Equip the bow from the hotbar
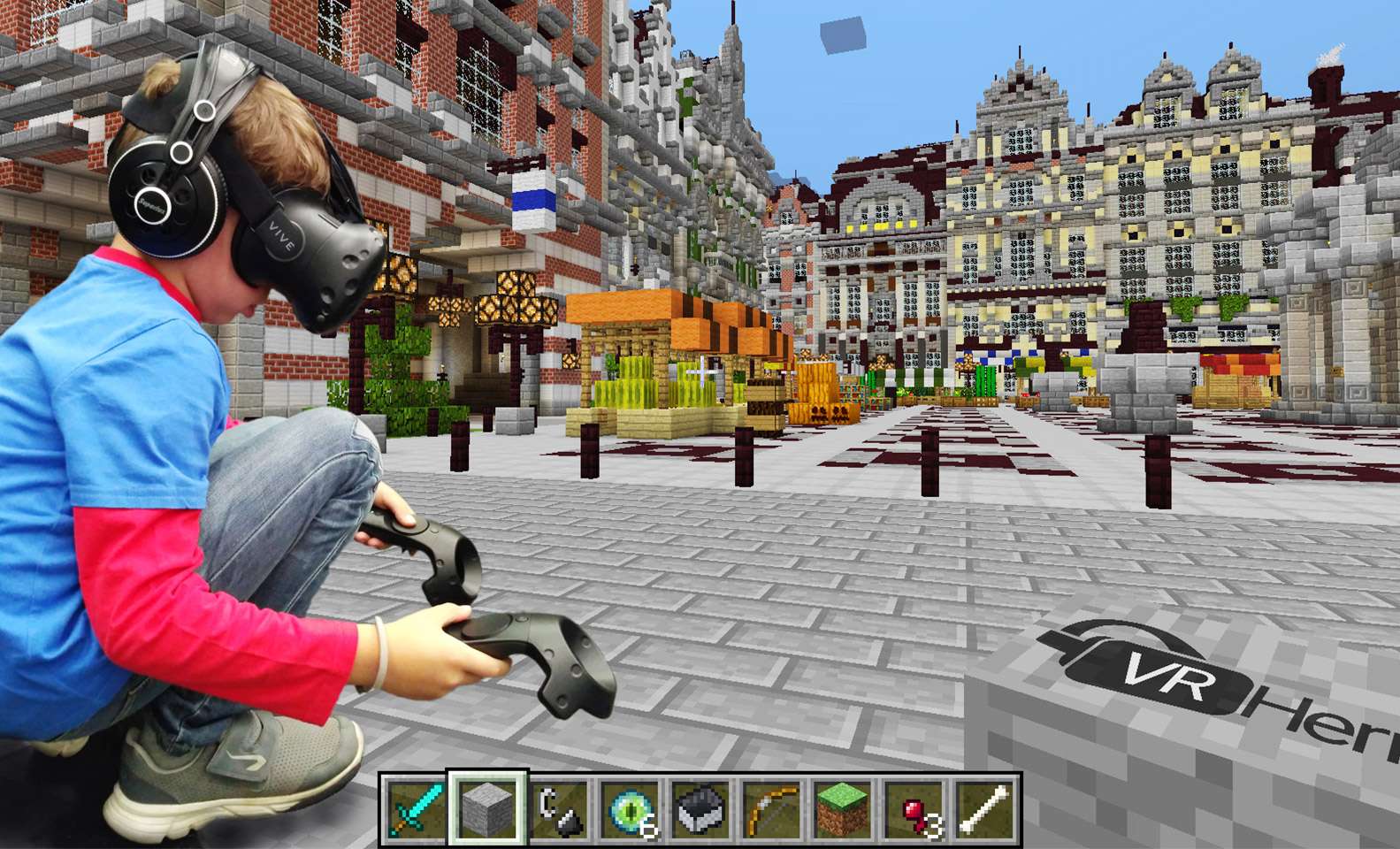This screenshot has width=1400, height=849. tap(771, 809)
